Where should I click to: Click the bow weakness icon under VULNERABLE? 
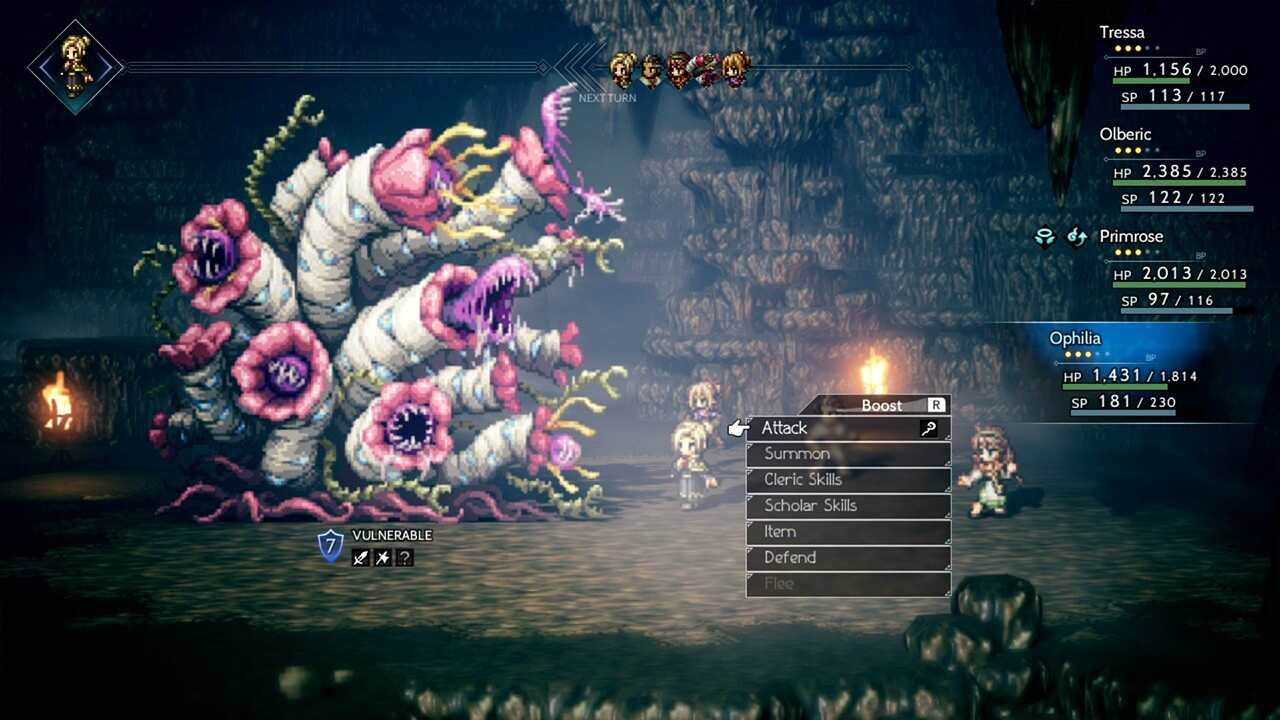(382, 557)
